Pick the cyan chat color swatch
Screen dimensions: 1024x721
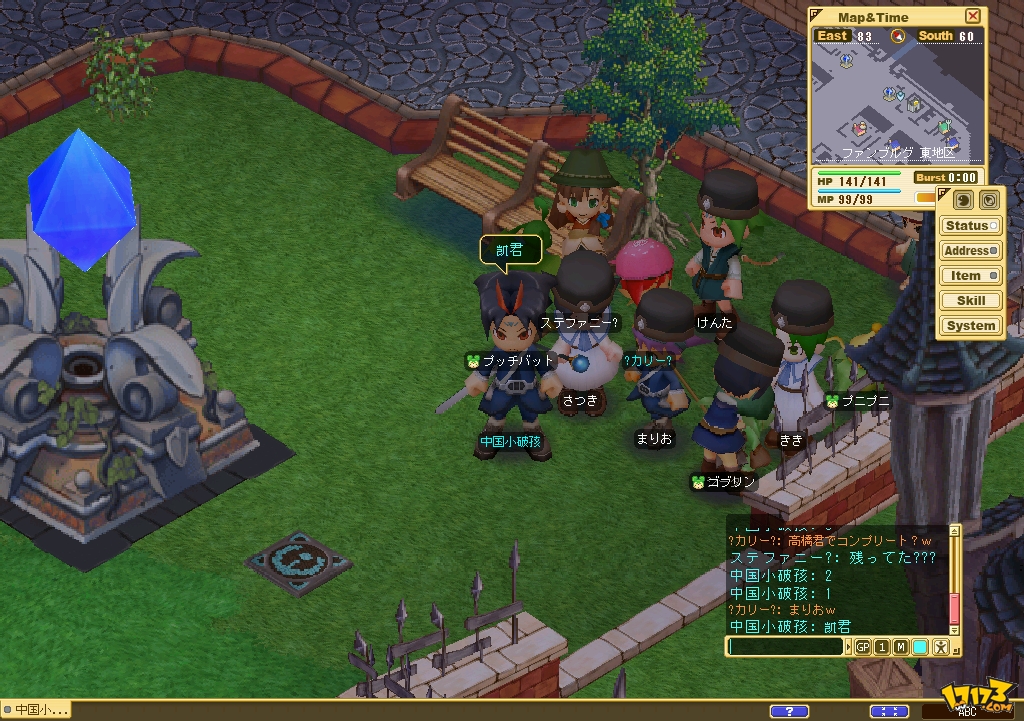click(920, 647)
